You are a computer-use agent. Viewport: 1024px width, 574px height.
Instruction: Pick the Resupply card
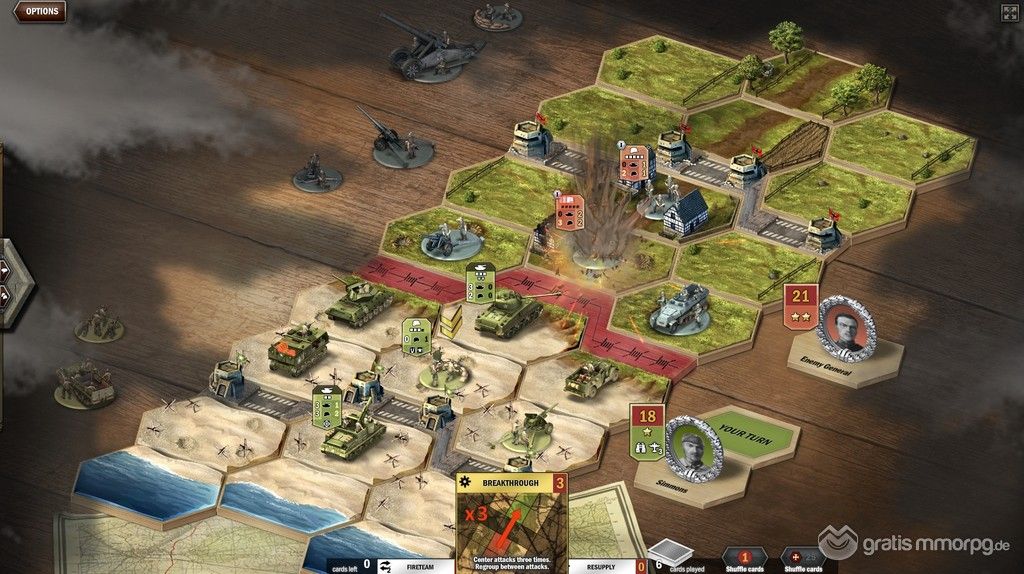coord(601,565)
